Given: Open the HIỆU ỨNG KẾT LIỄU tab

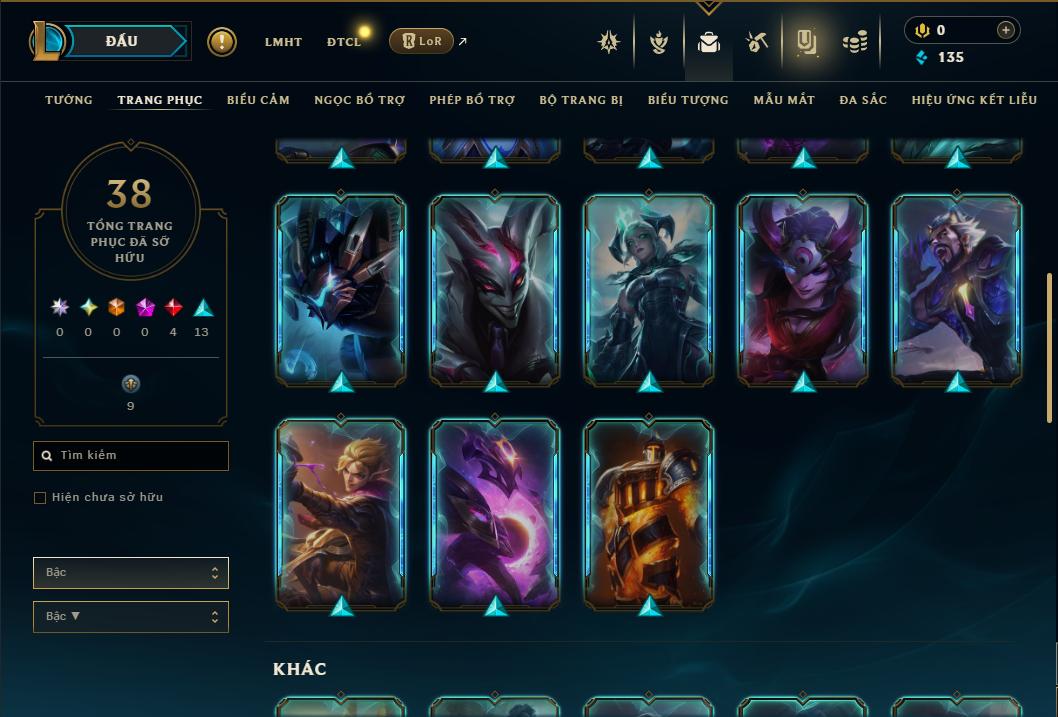Looking at the screenshot, I should (974, 100).
